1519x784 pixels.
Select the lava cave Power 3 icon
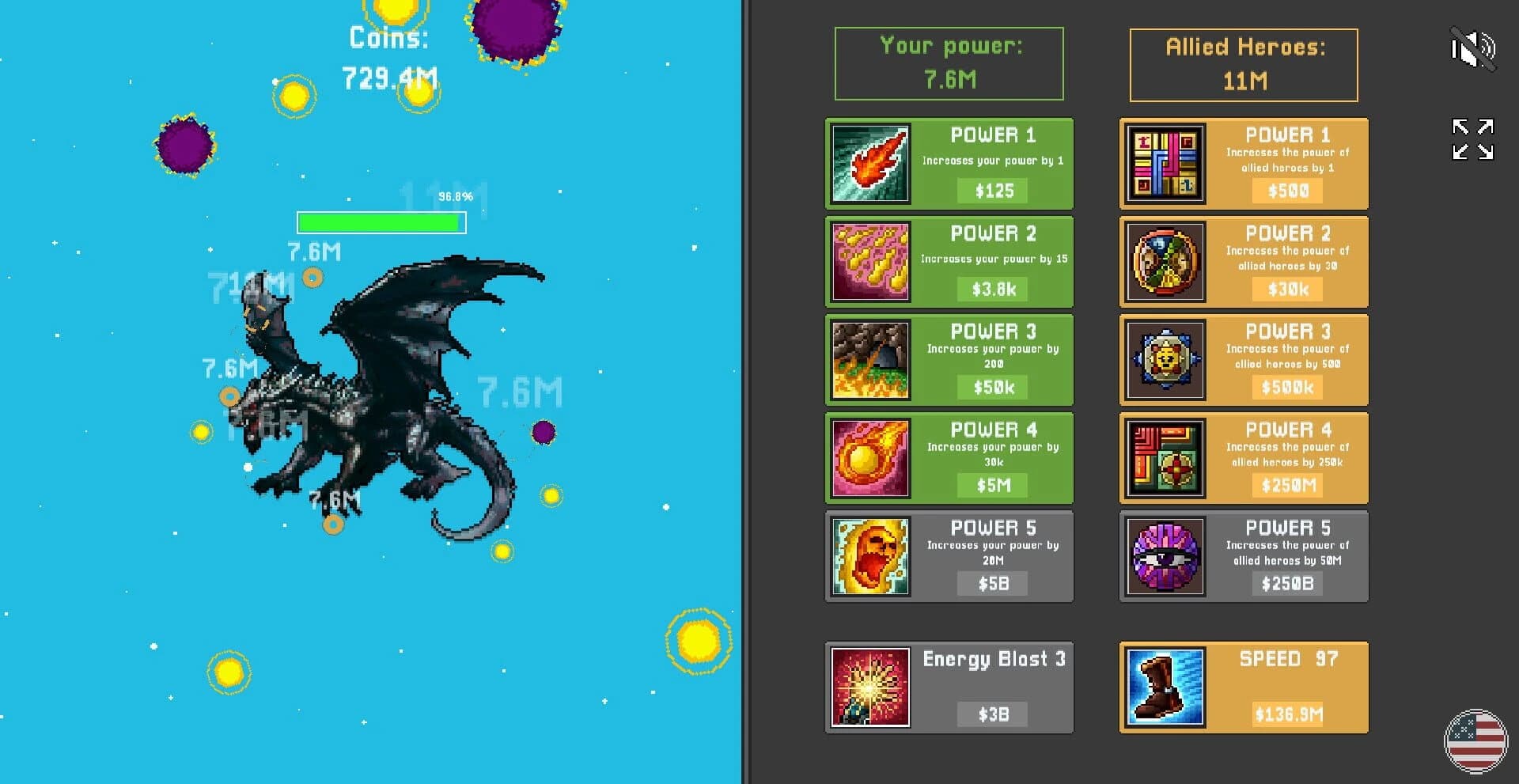[869, 360]
